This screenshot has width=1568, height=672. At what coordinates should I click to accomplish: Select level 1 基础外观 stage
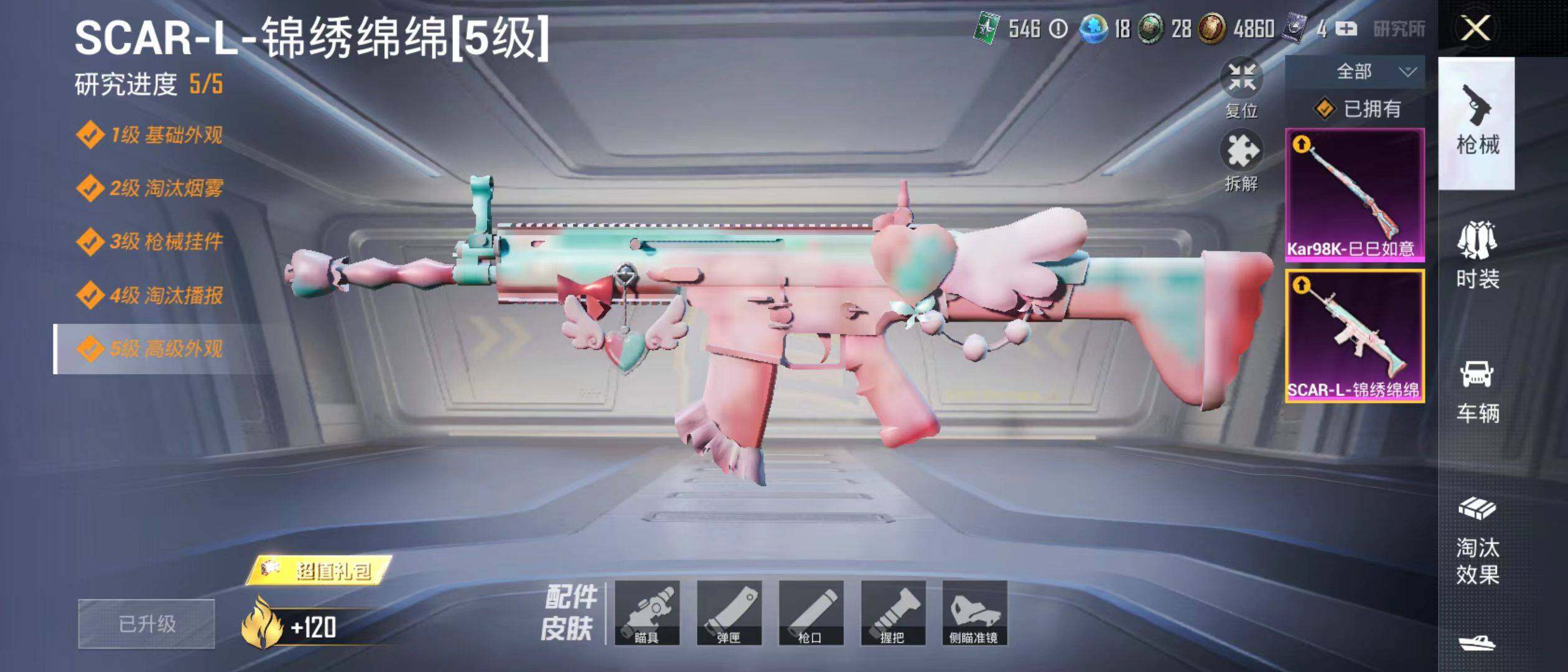coord(149,135)
